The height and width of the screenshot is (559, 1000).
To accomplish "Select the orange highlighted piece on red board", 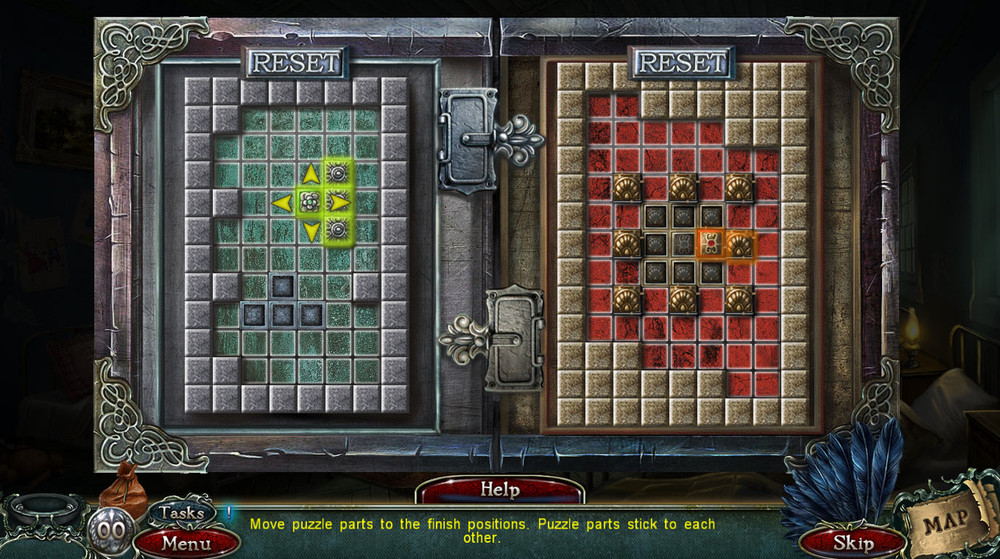I will [x=710, y=243].
